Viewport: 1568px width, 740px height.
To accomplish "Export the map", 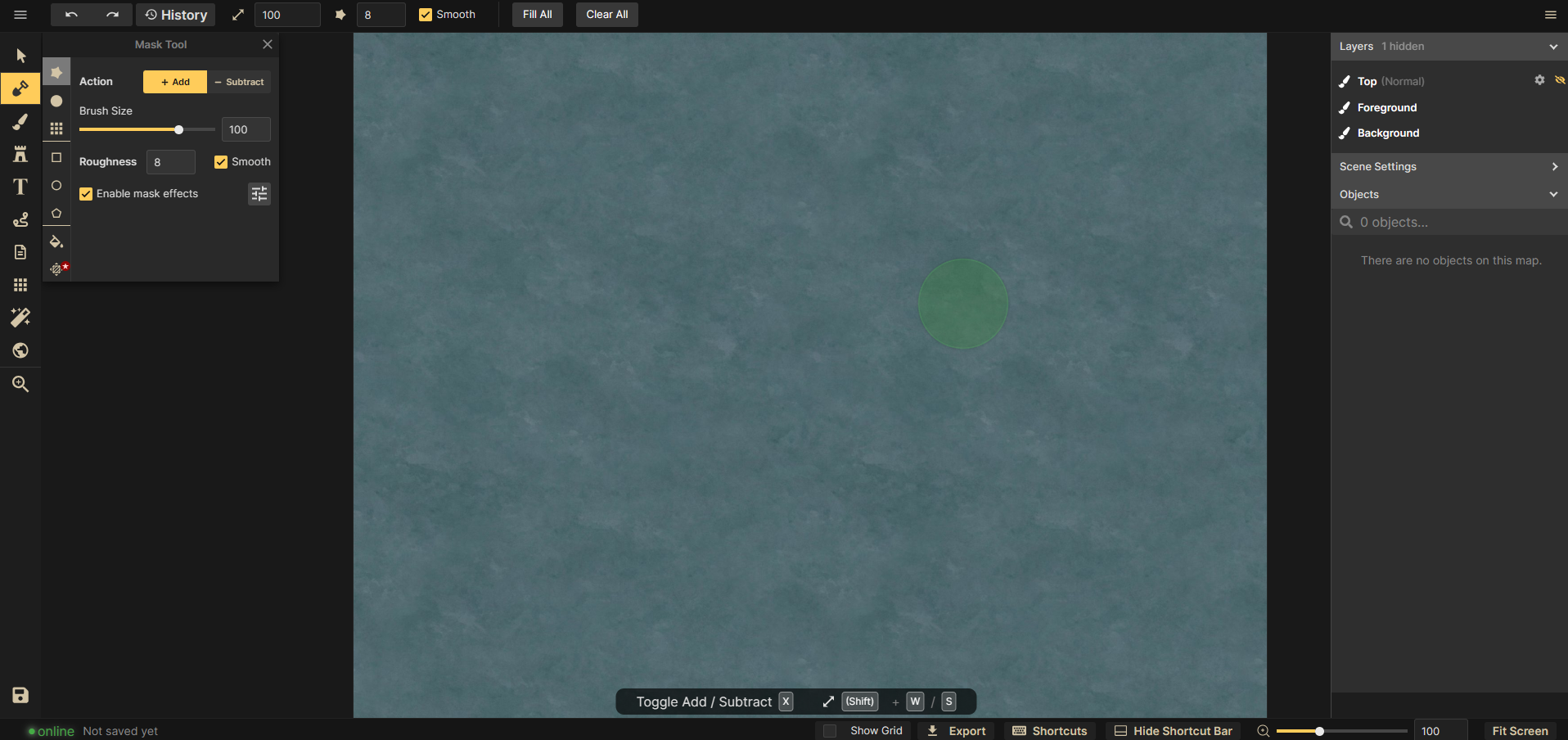I will point(956,731).
